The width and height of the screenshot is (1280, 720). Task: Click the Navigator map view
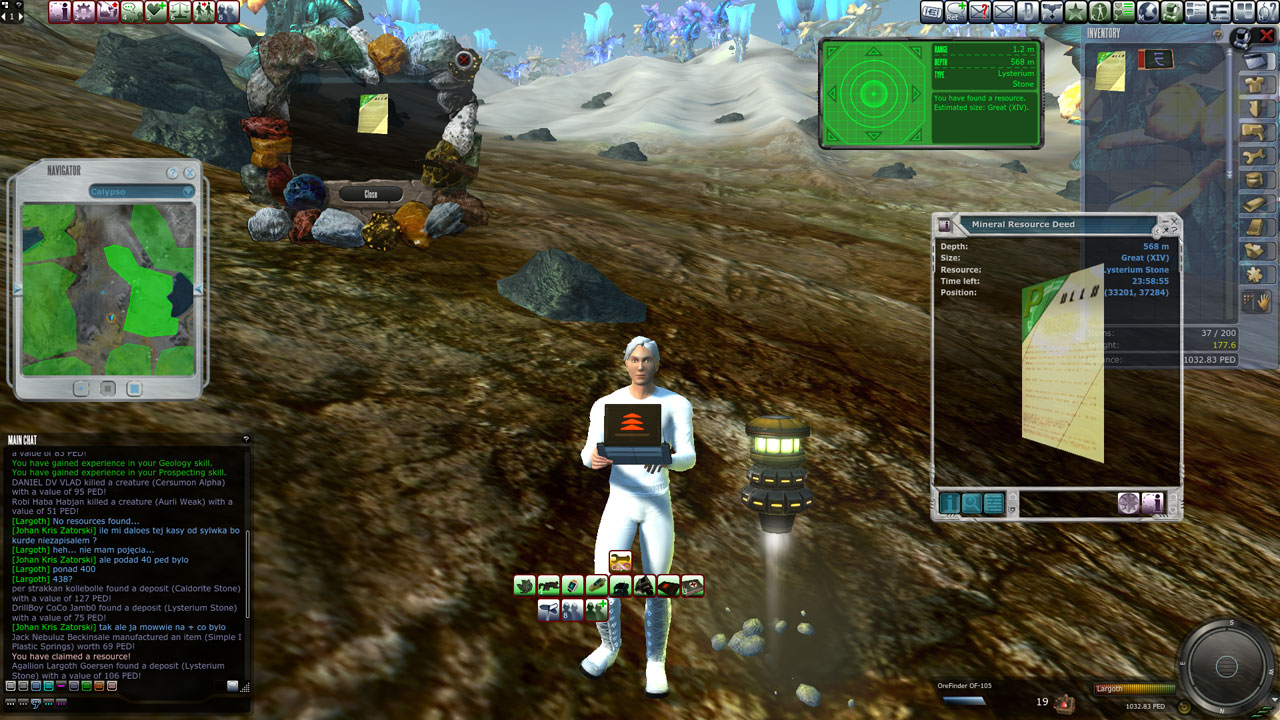[x=108, y=289]
